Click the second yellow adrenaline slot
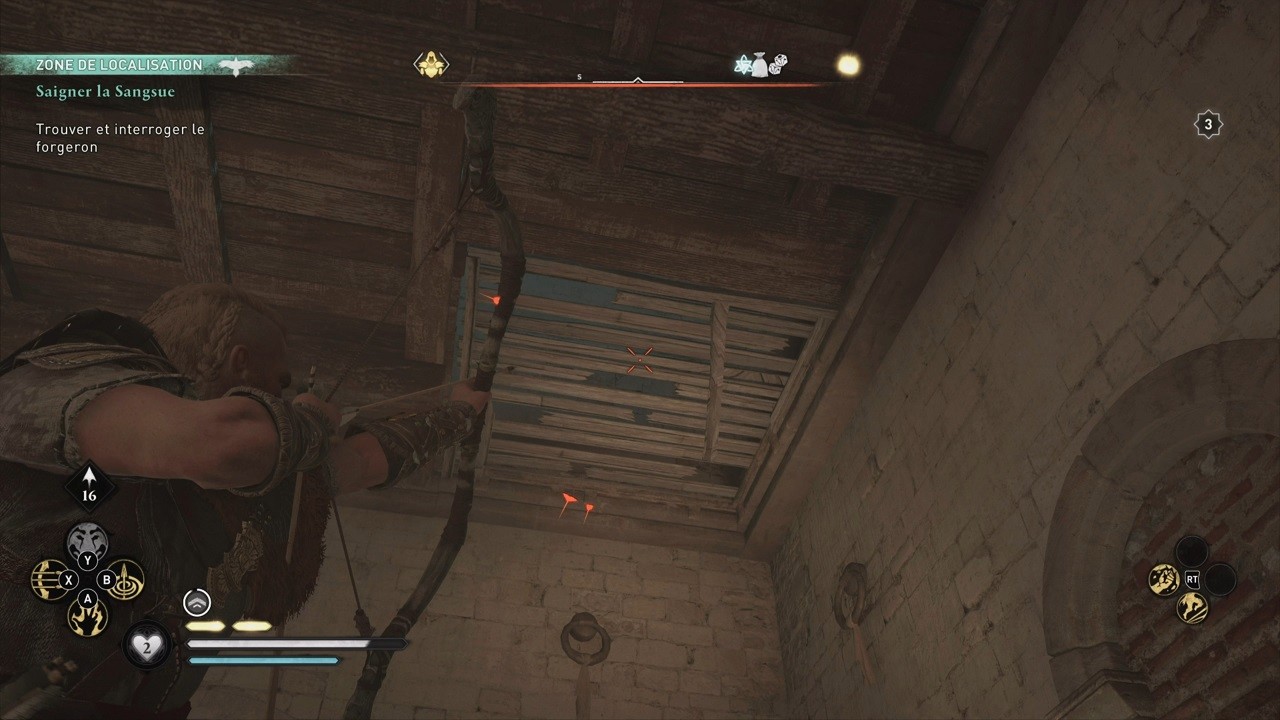 click(251, 625)
